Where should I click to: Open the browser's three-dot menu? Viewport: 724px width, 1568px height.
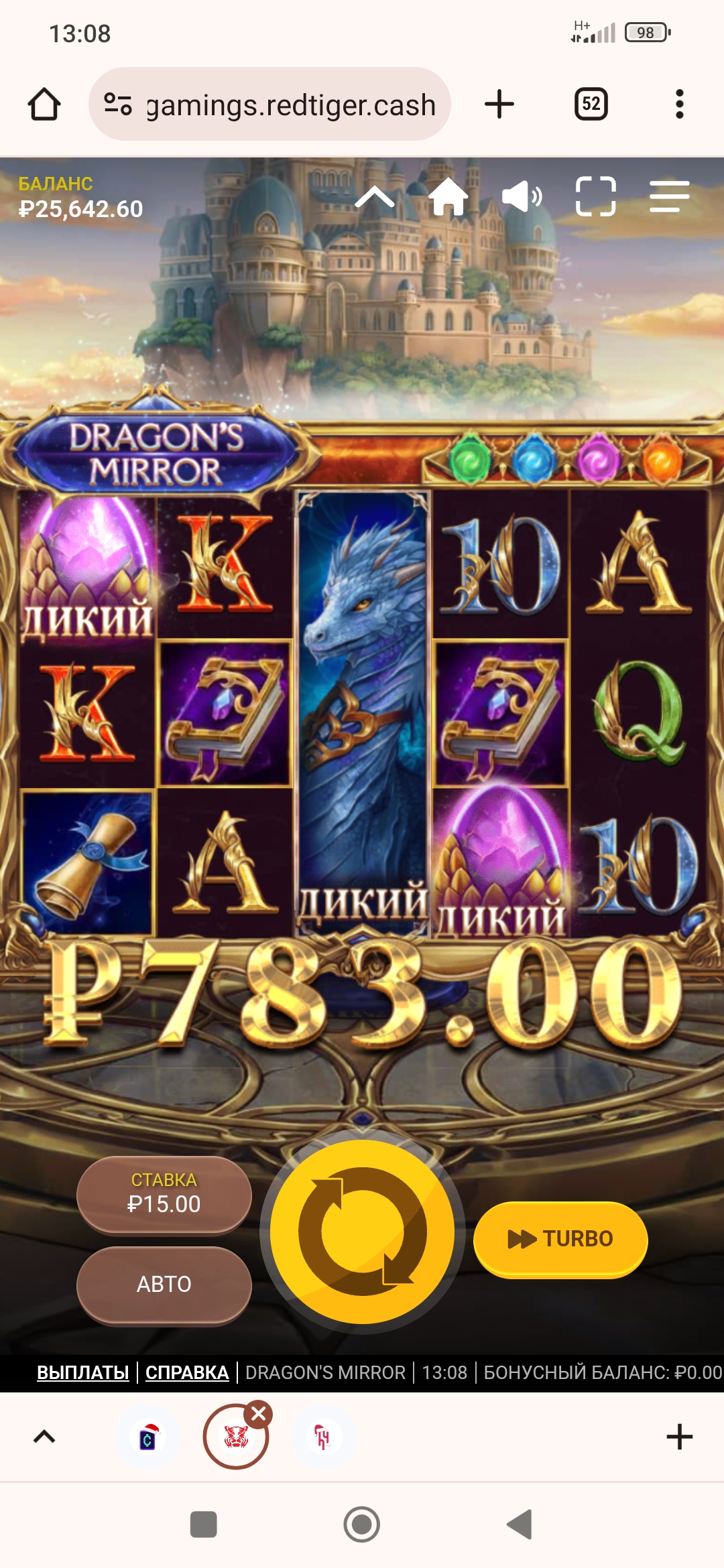pos(680,105)
